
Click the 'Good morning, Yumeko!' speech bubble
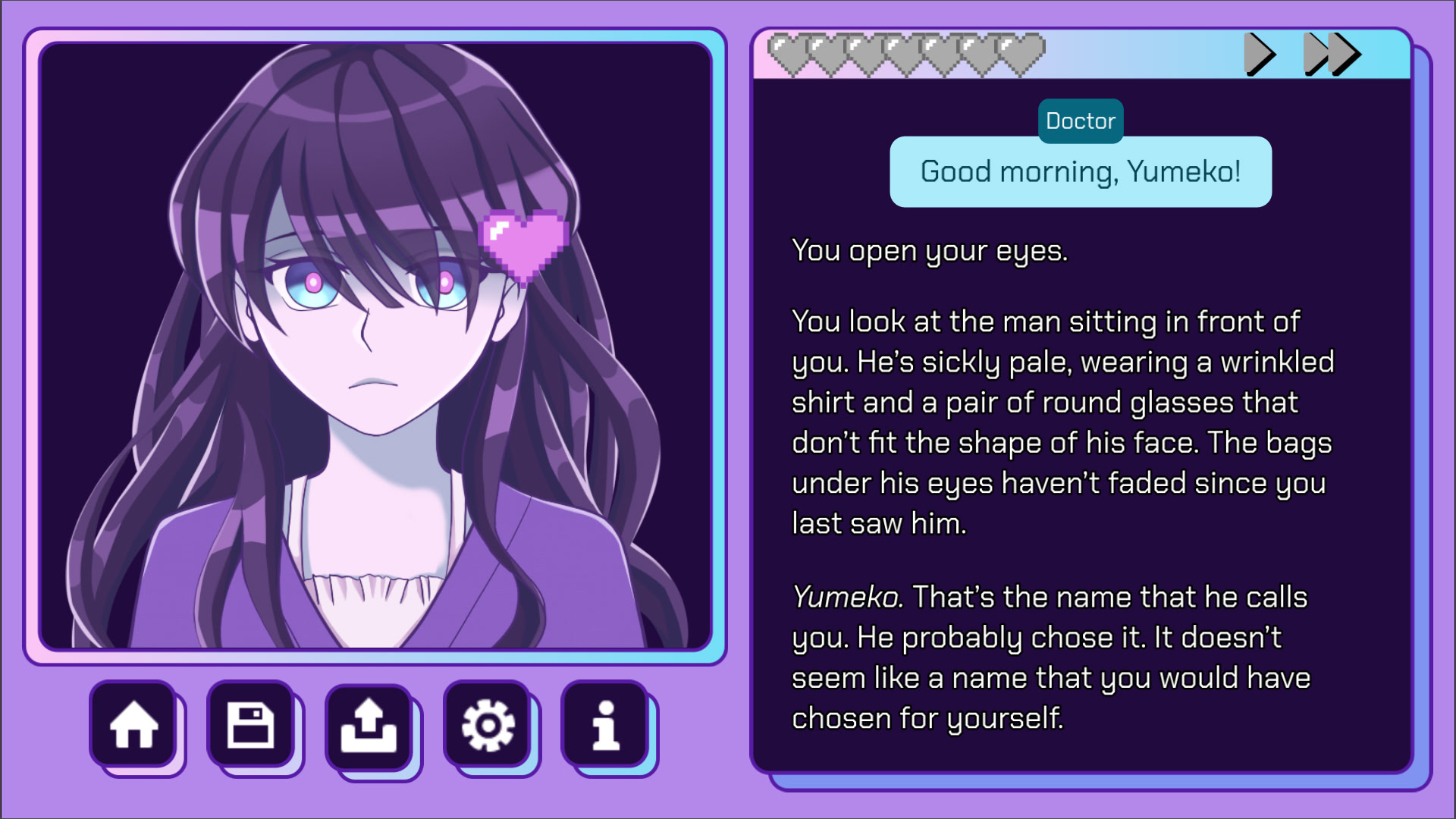[1080, 171]
